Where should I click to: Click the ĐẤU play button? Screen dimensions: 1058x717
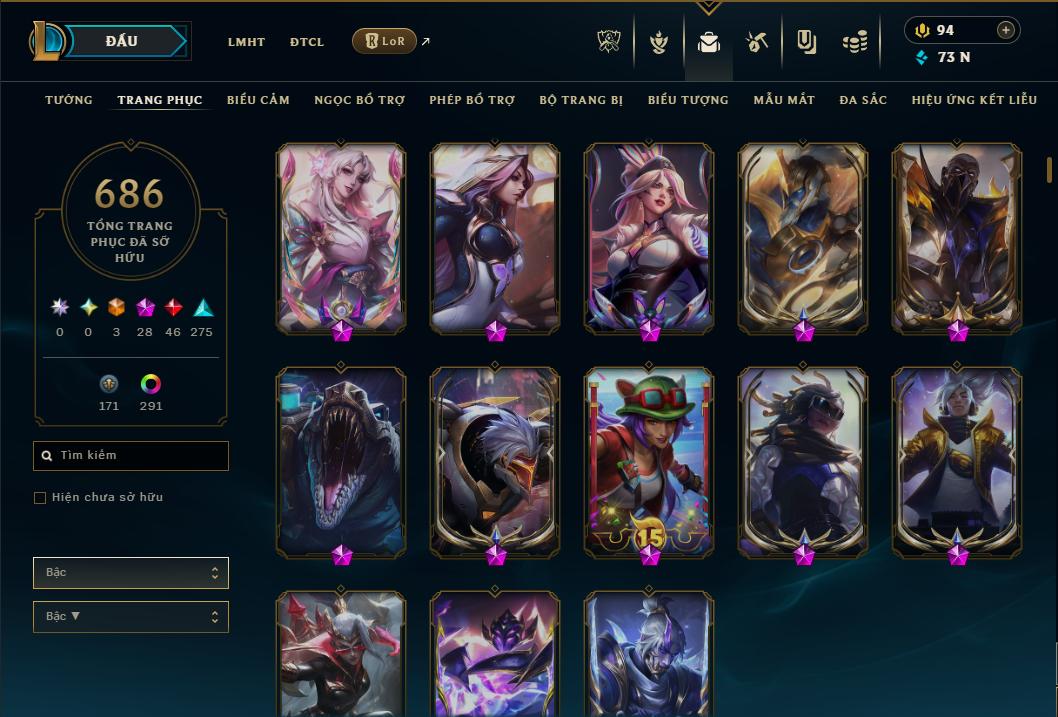(121, 41)
